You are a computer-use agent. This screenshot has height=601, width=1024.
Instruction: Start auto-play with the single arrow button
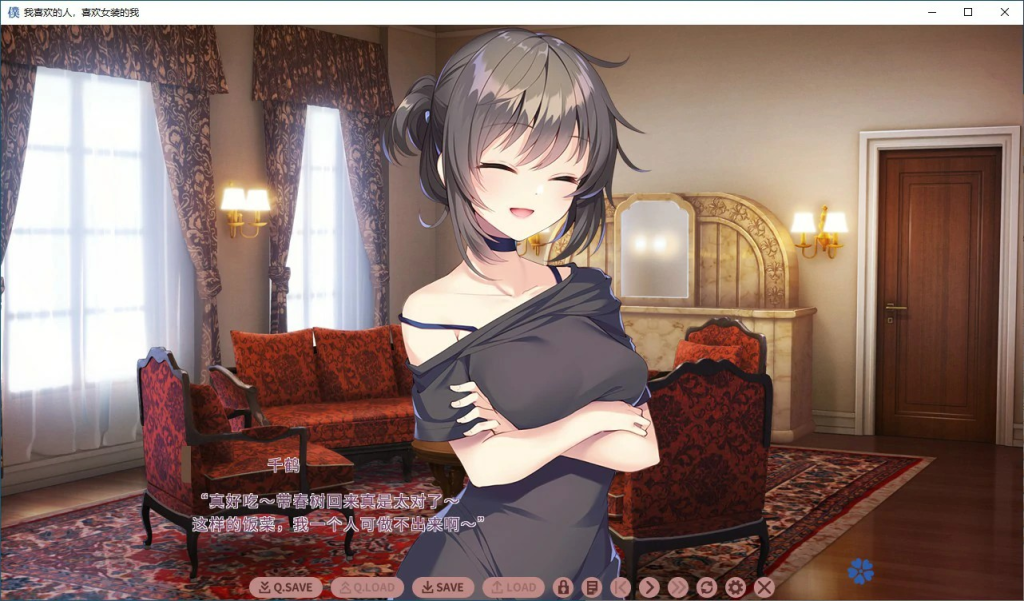click(649, 588)
